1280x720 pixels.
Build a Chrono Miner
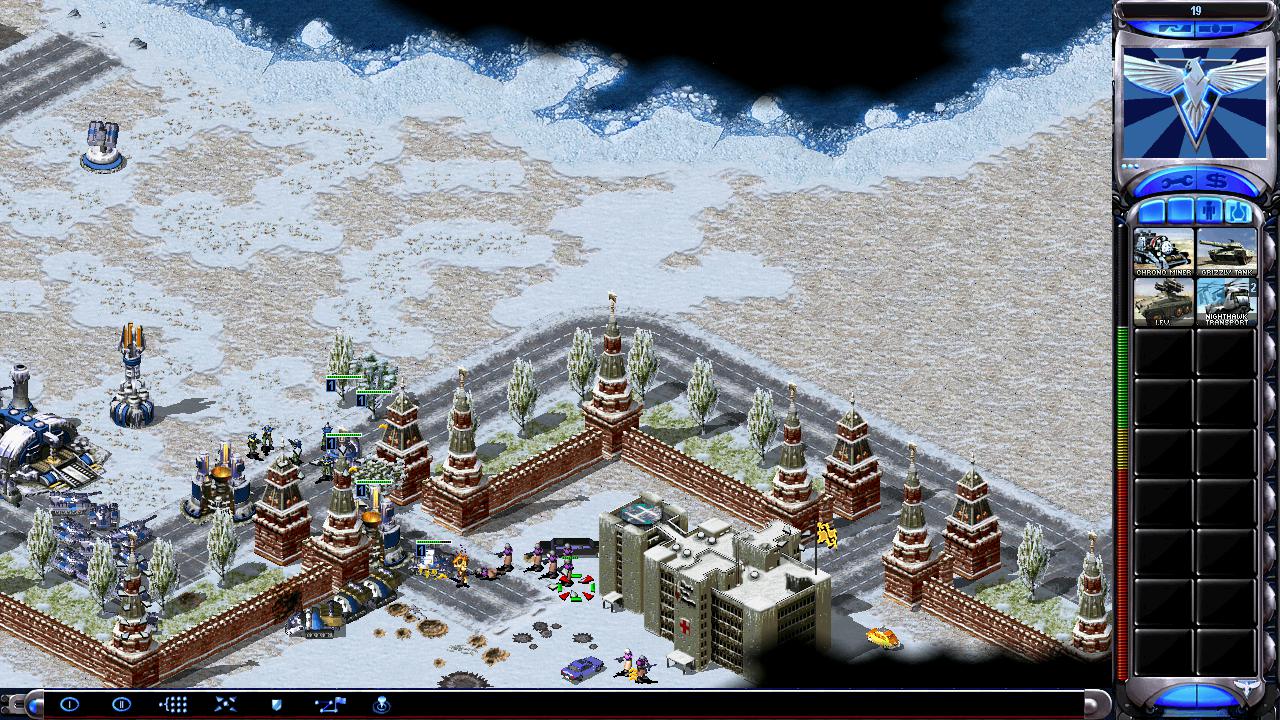pos(1163,252)
